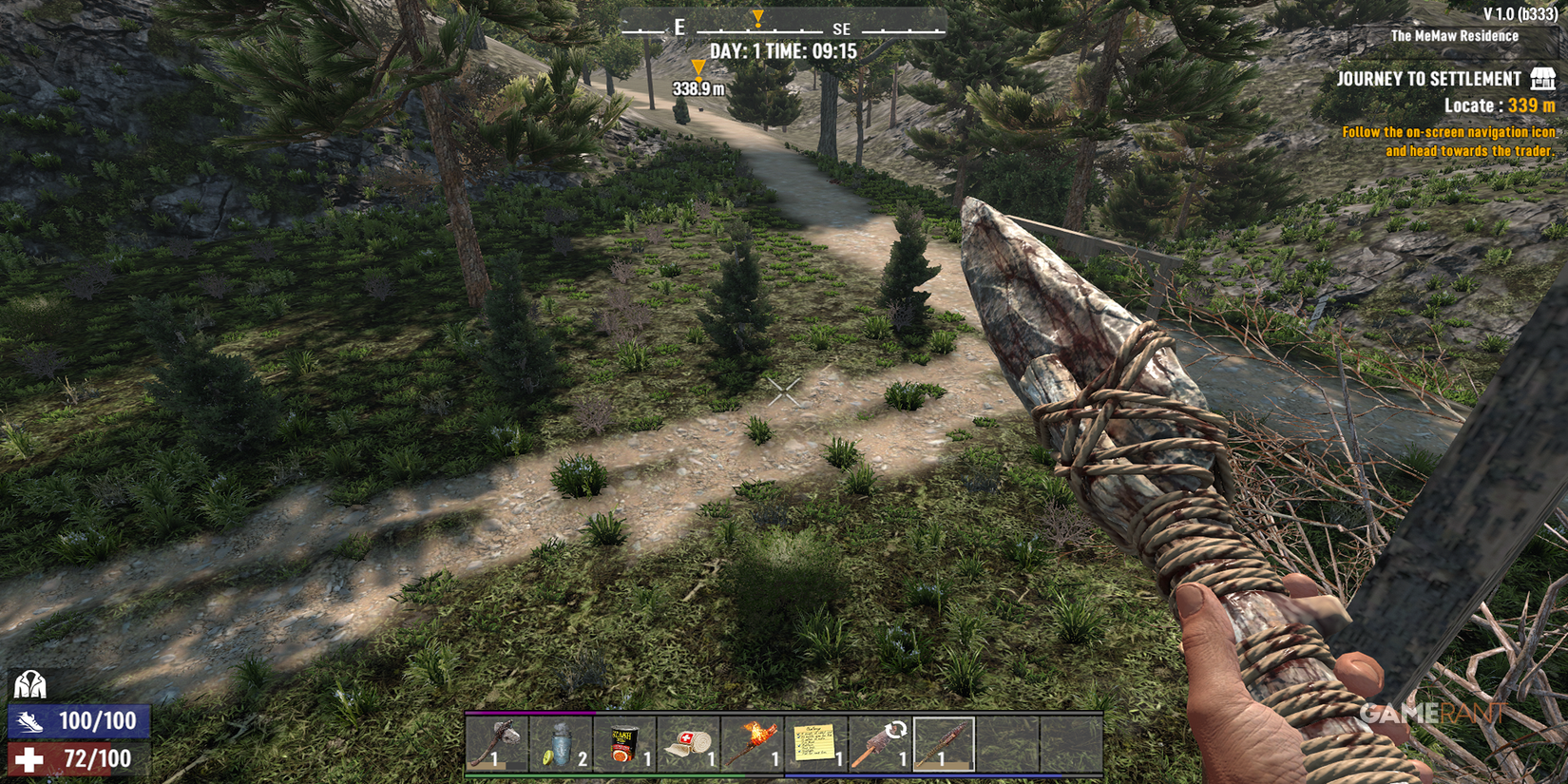Click the jacket armor indicator above the stamina bar
The height and width of the screenshot is (784, 1568).
tap(29, 682)
